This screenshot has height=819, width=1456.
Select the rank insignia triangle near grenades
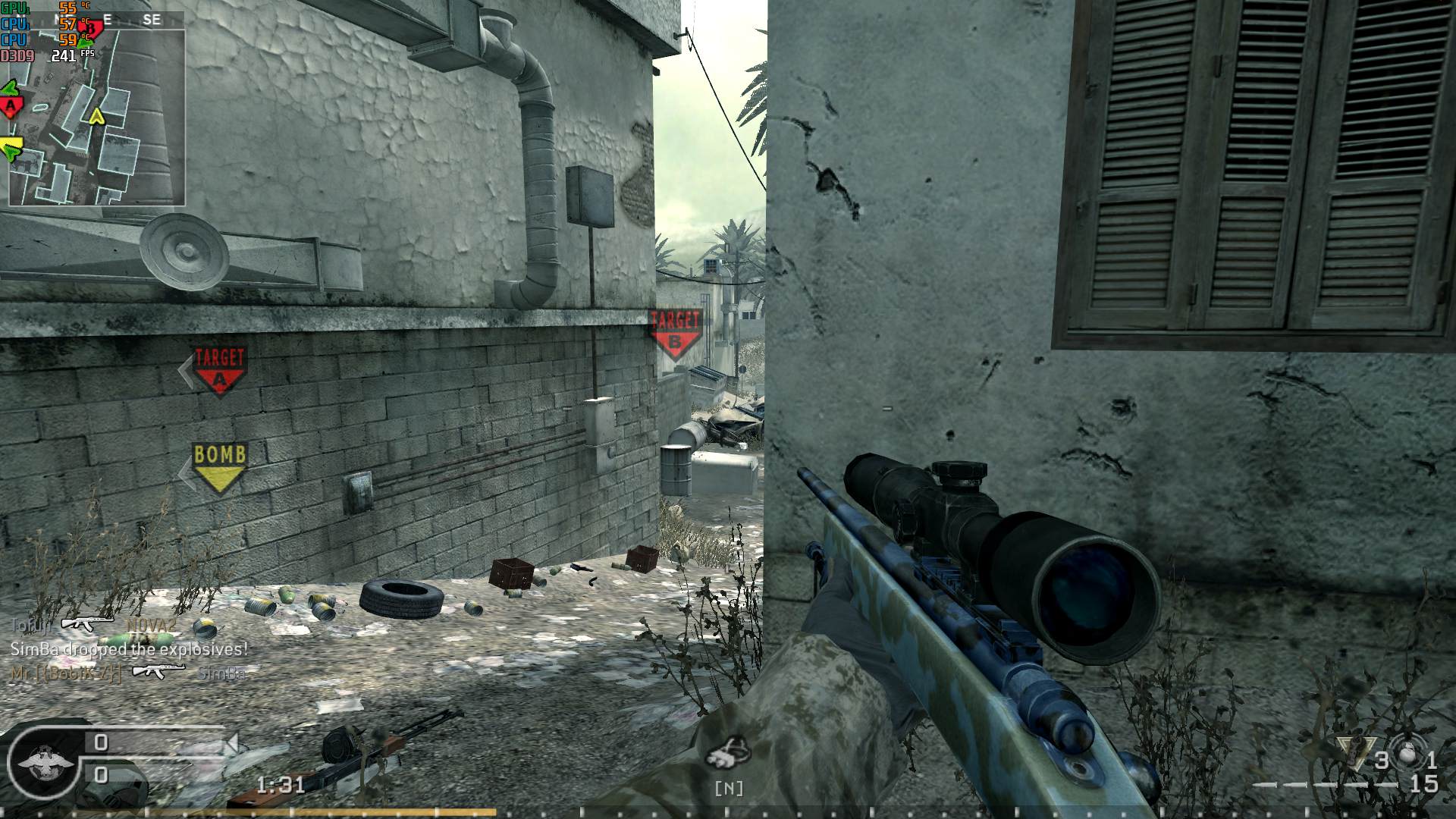pos(1355,752)
